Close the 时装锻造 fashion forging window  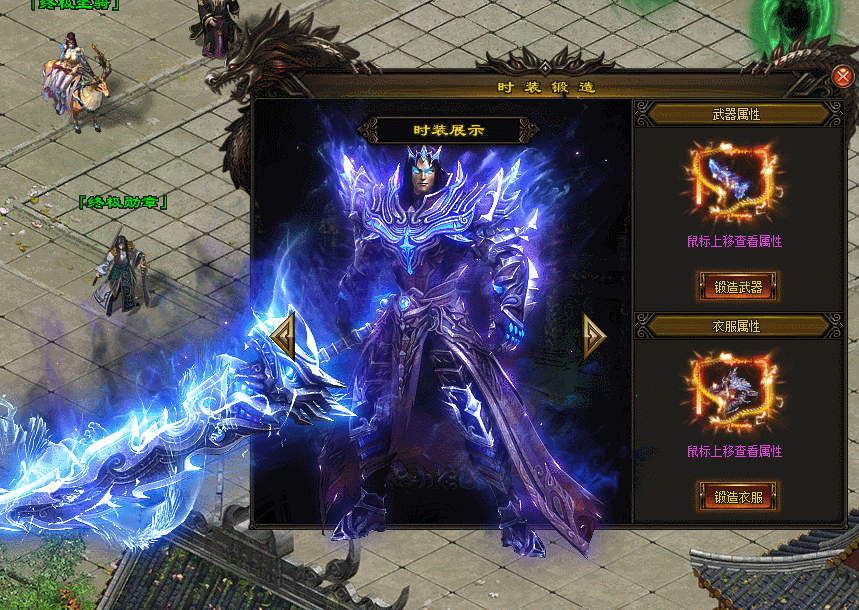842,77
